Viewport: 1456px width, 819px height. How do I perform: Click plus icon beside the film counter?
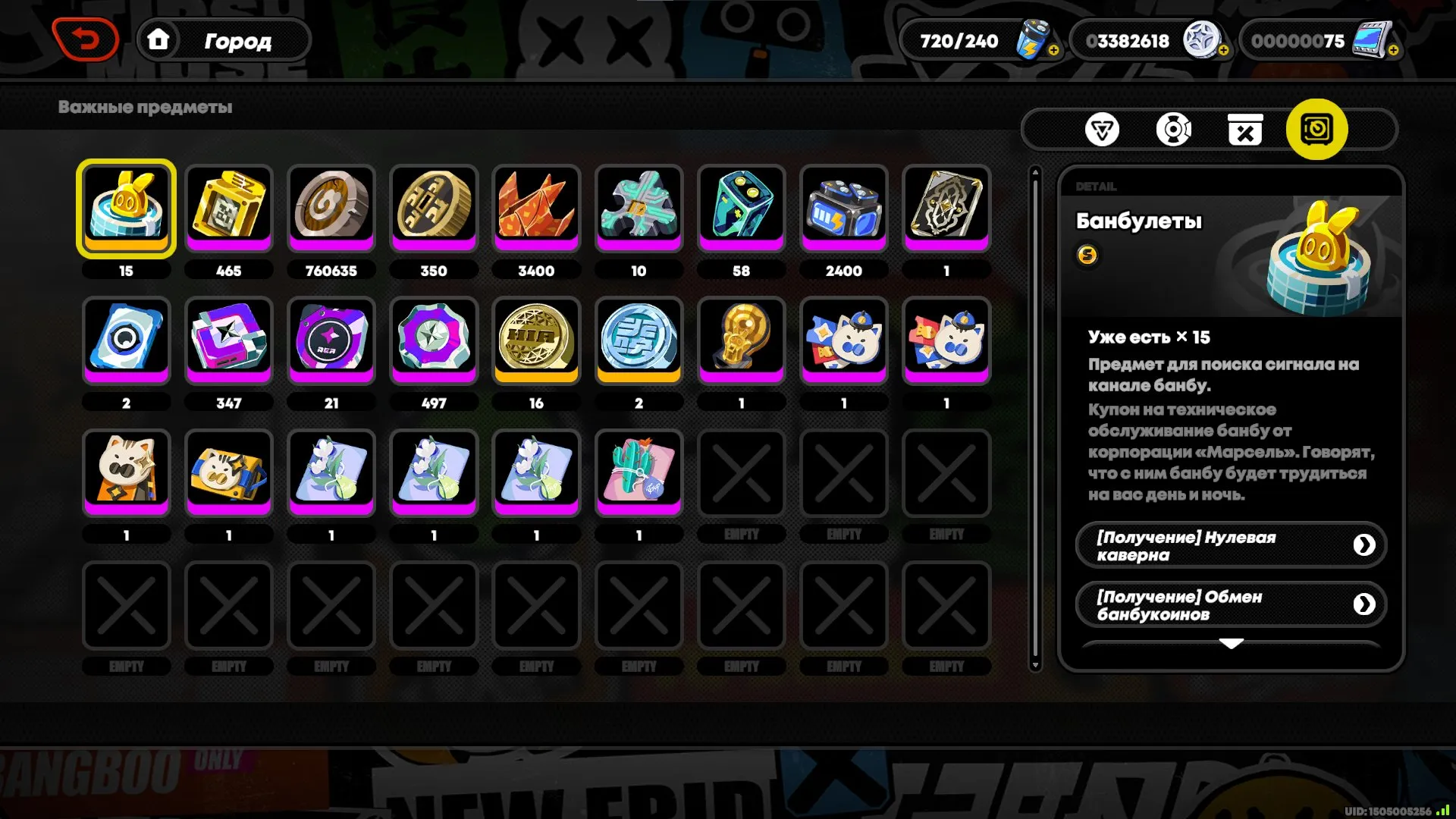click(x=1395, y=50)
